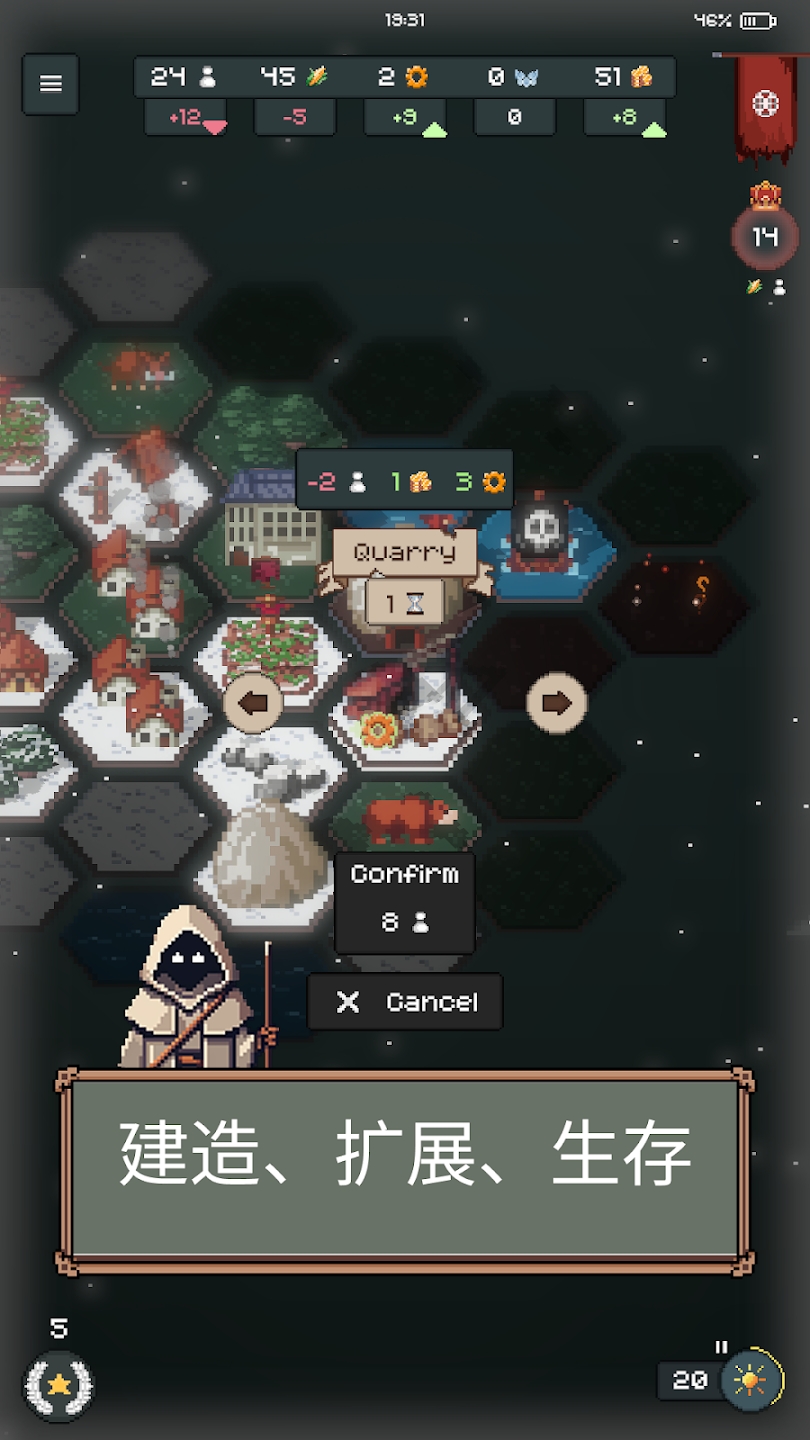Cycle to the next building with right arrow
810x1440 pixels.
tap(556, 703)
